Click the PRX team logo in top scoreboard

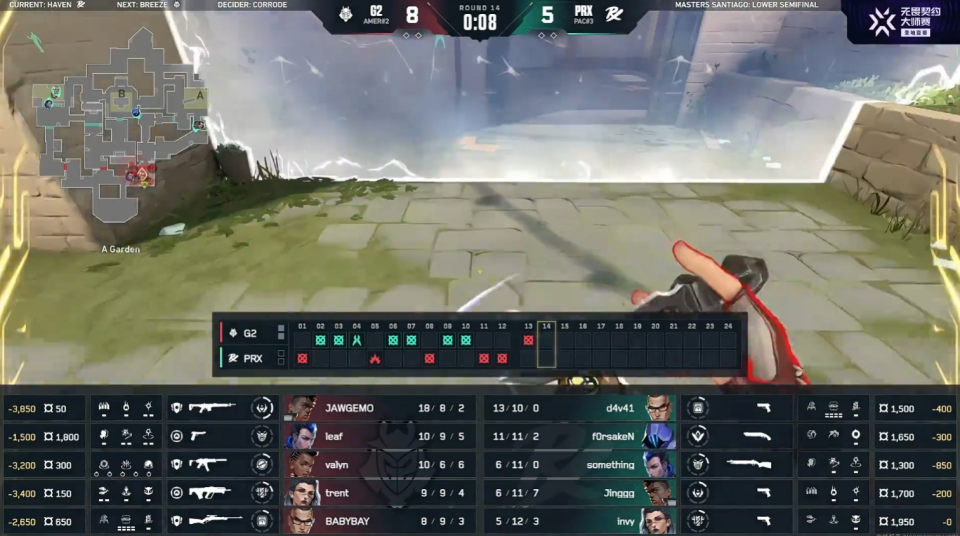click(x=610, y=16)
